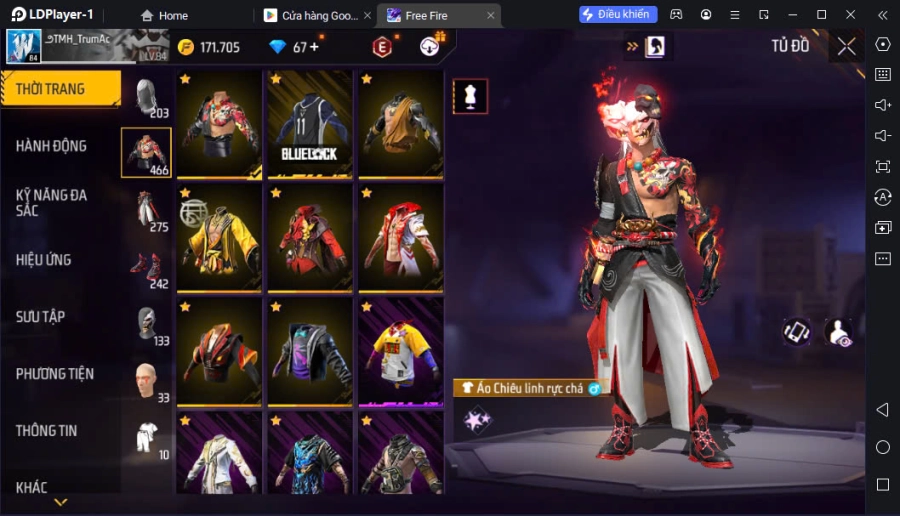Choose the yellow kimono outfit top
900x516 pixels.
219,238
